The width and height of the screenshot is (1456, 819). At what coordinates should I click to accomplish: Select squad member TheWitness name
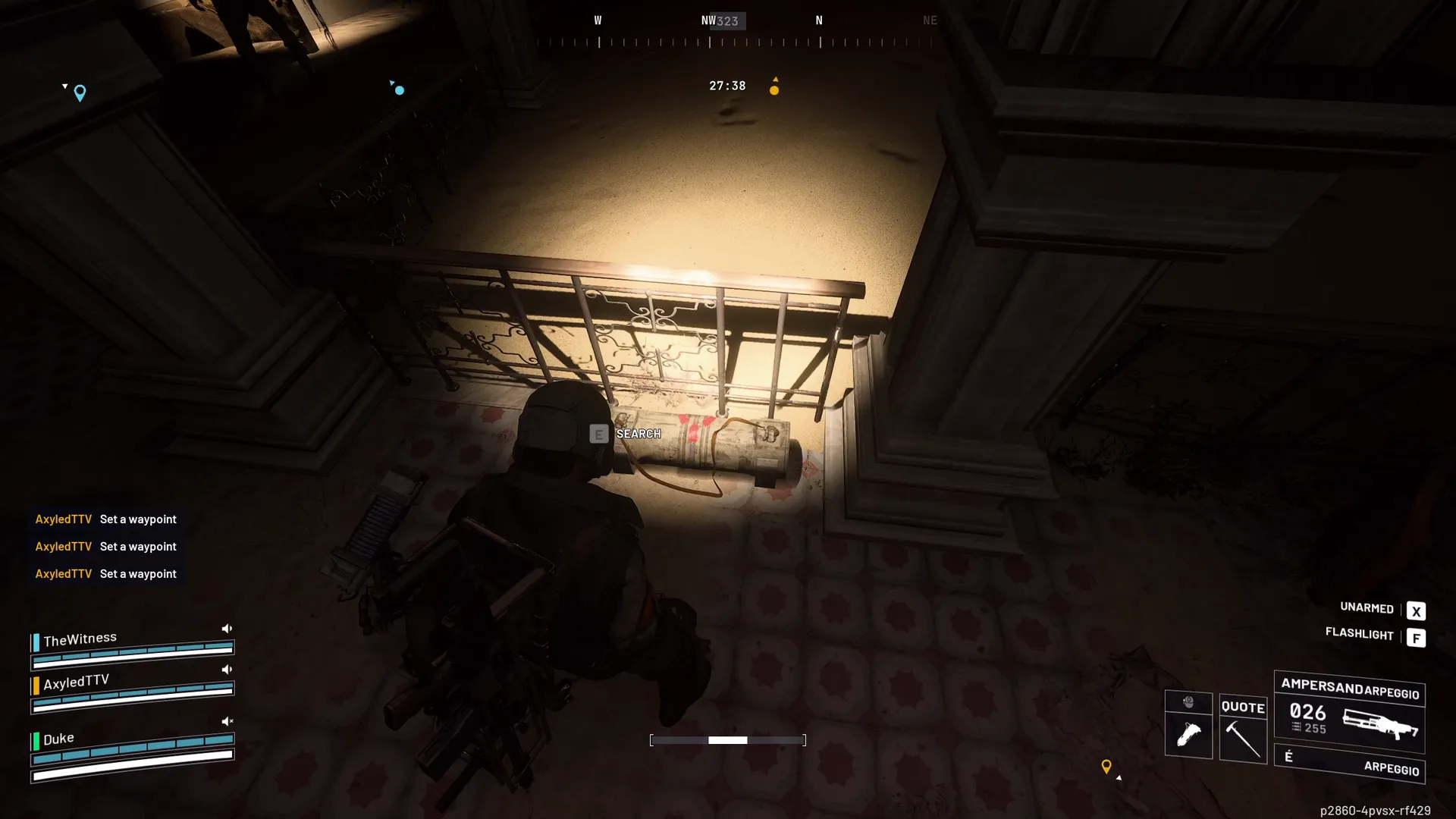[80, 639]
